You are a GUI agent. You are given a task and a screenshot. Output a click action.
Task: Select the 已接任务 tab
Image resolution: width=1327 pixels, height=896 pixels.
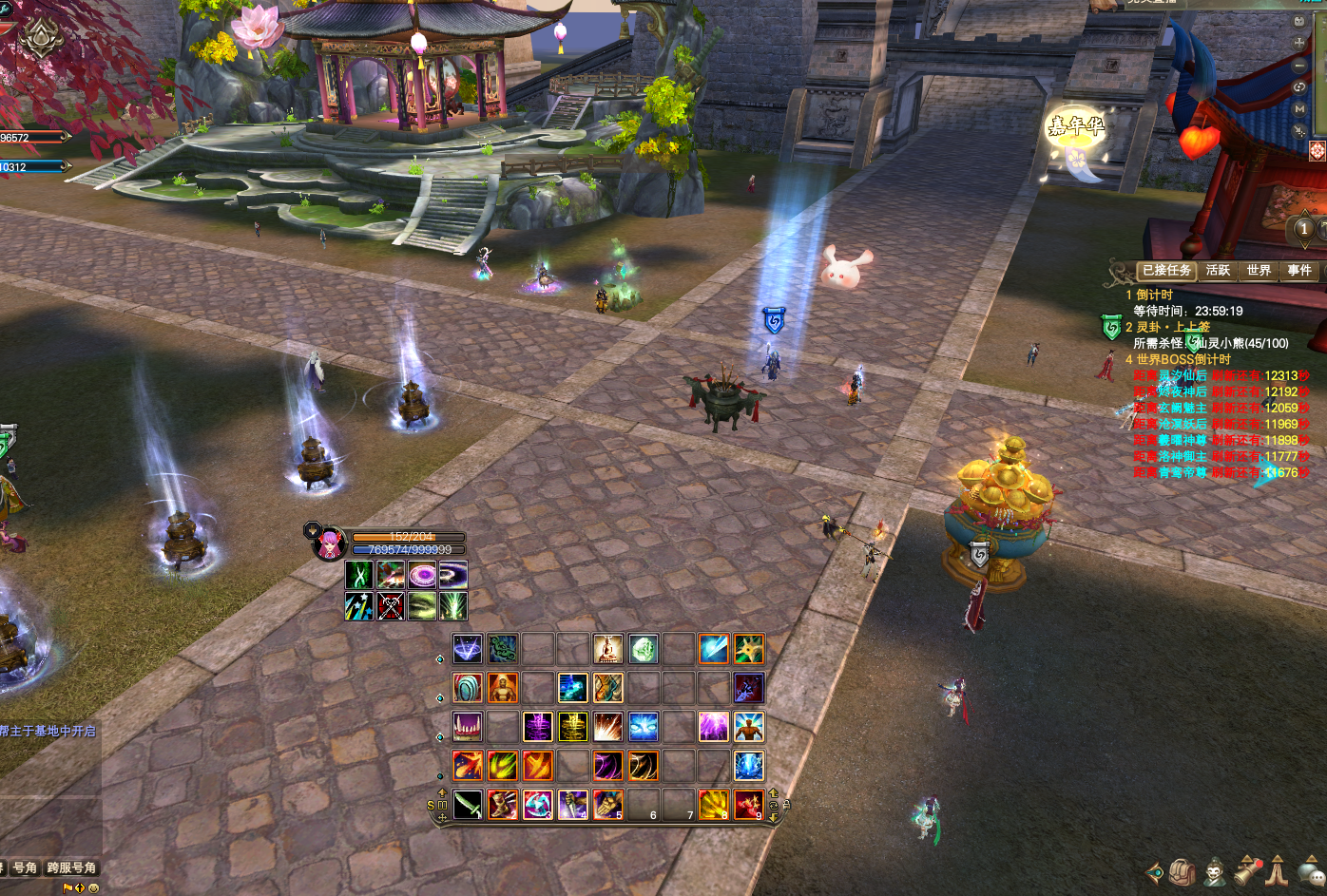(x=1166, y=271)
